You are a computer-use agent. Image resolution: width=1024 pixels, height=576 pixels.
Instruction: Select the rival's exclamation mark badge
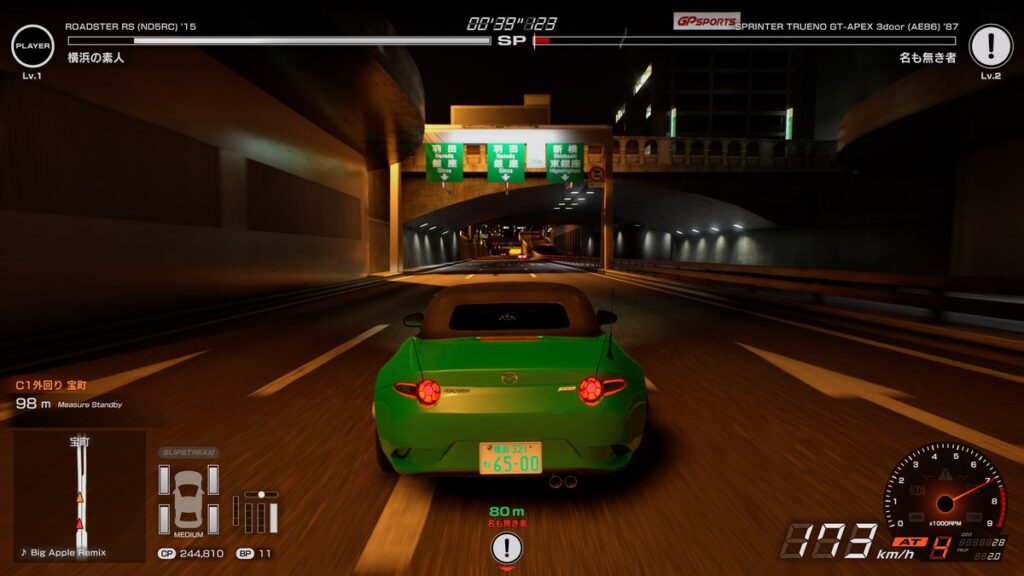click(990, 46)
